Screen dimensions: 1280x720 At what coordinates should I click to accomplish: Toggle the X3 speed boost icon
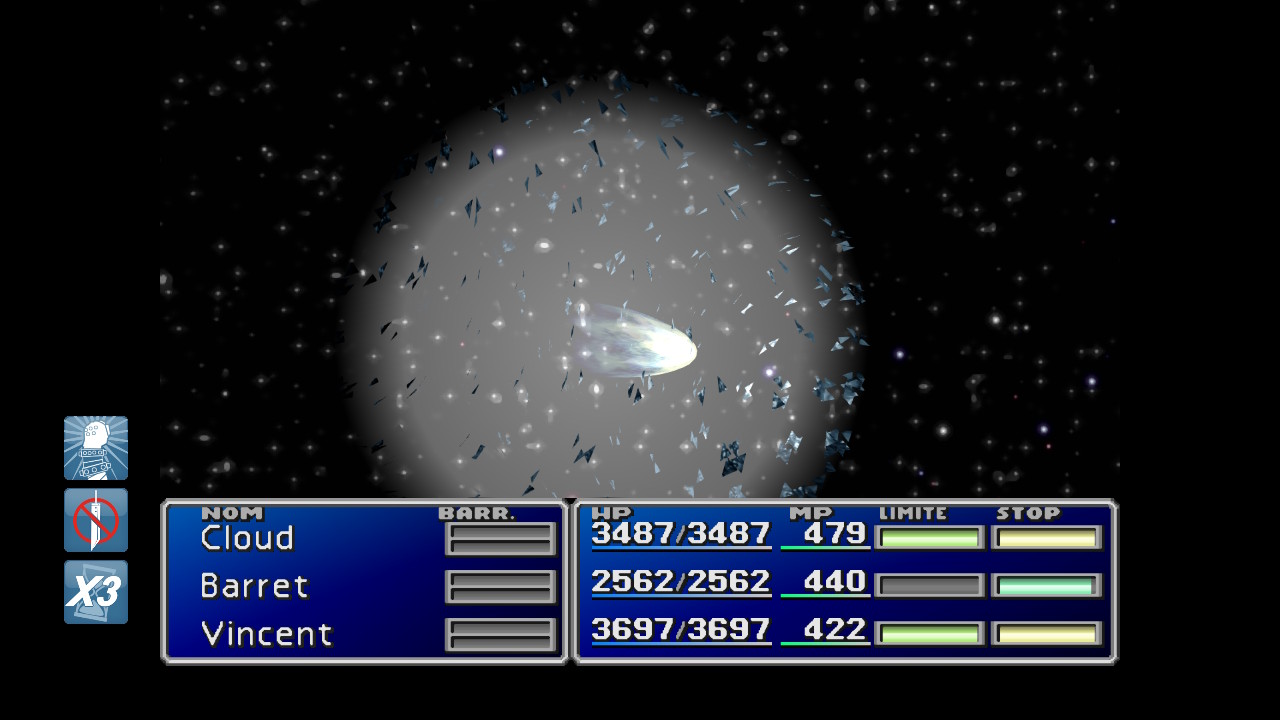(96, 592)
